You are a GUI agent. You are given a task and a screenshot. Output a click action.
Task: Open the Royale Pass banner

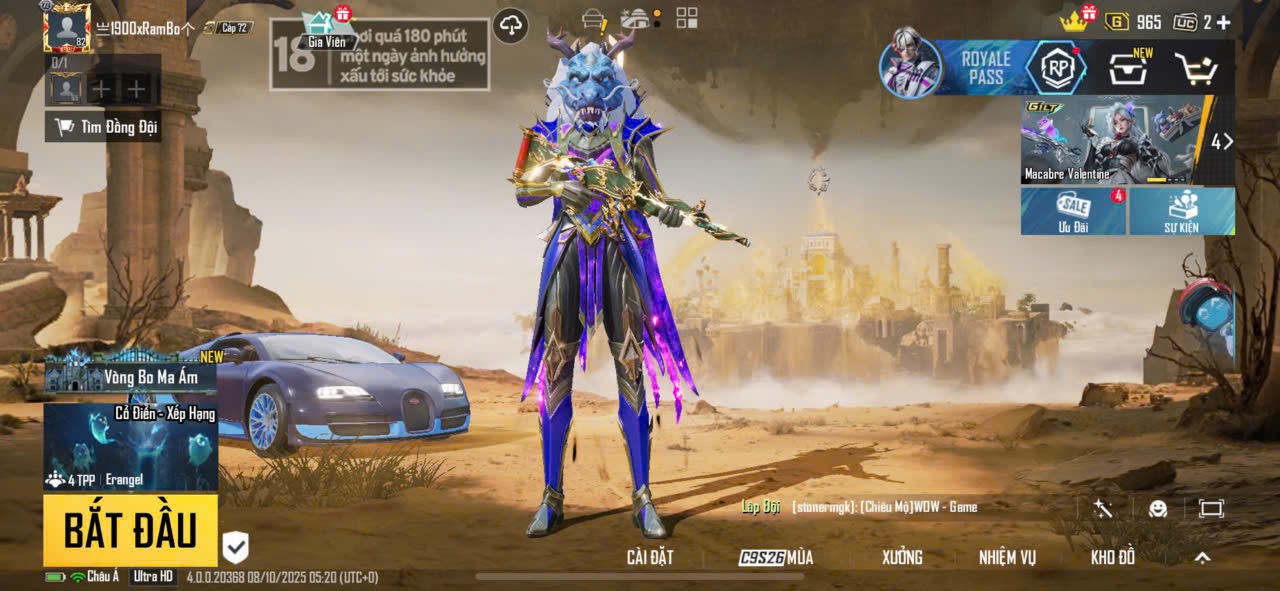[x=983, y=68]
